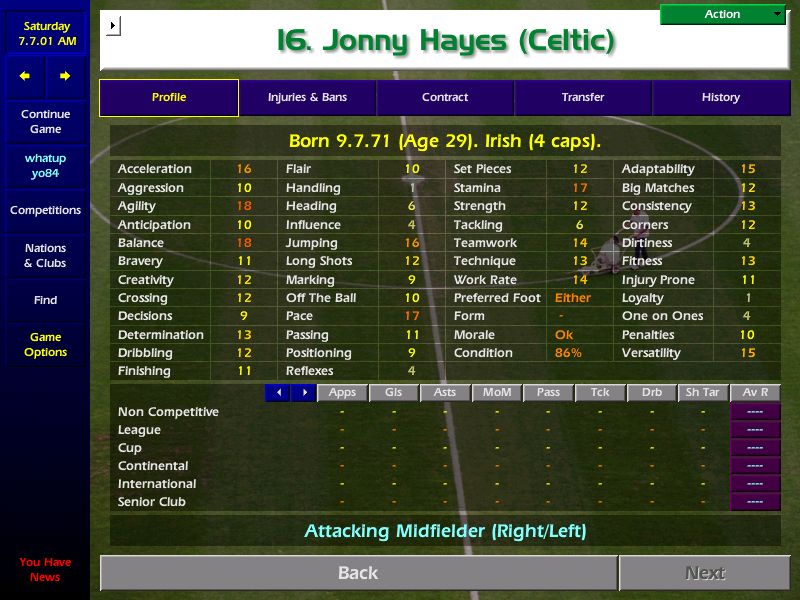
Task: Open the Contract tab
Action: pos(445,98)
